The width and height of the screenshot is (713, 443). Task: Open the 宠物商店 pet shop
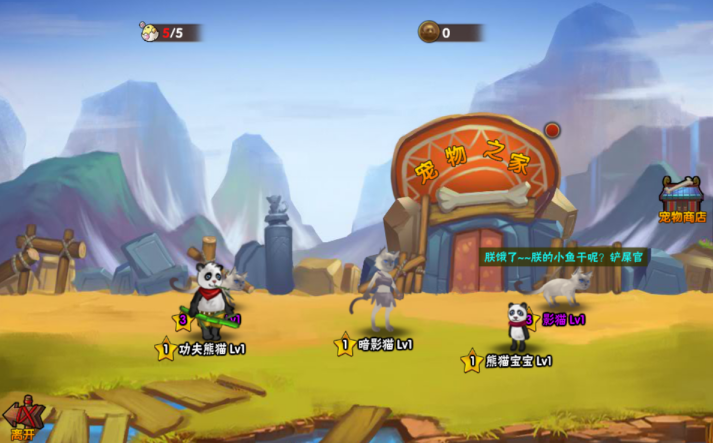click(682, 198)
